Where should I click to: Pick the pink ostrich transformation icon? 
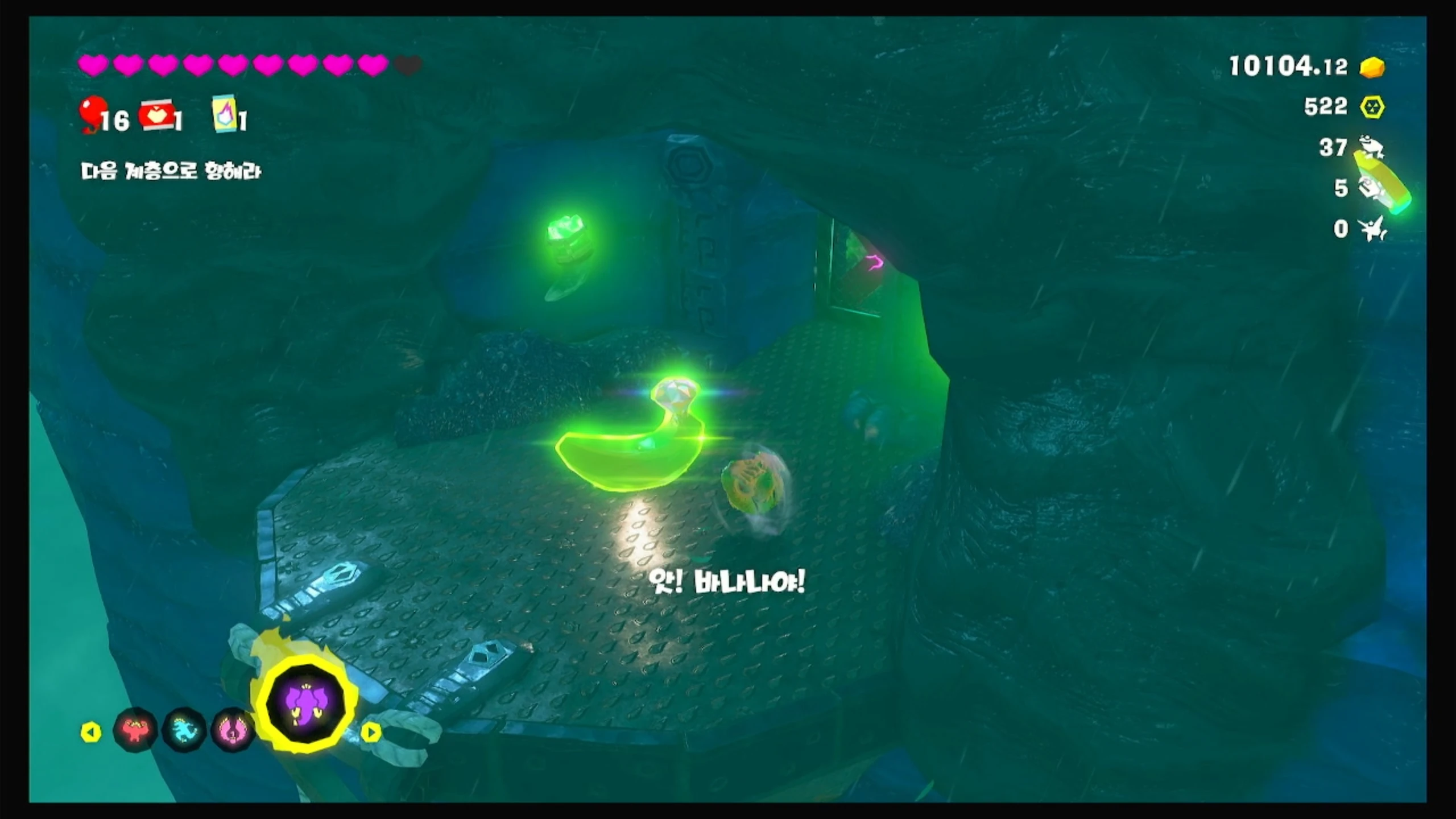point(232,730)
